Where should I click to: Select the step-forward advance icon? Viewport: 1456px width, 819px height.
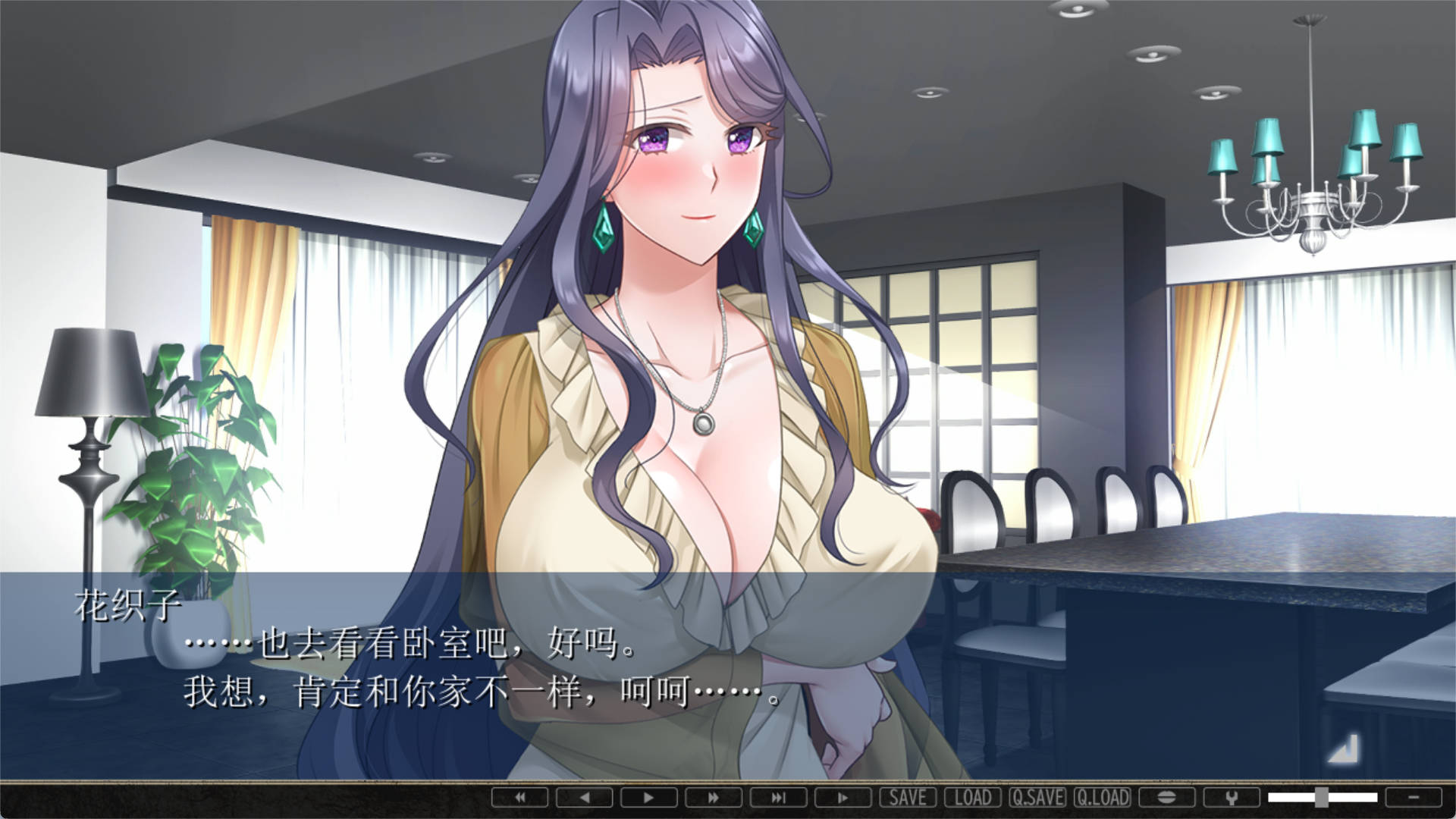pyautogui.click(x=842, y=798)
